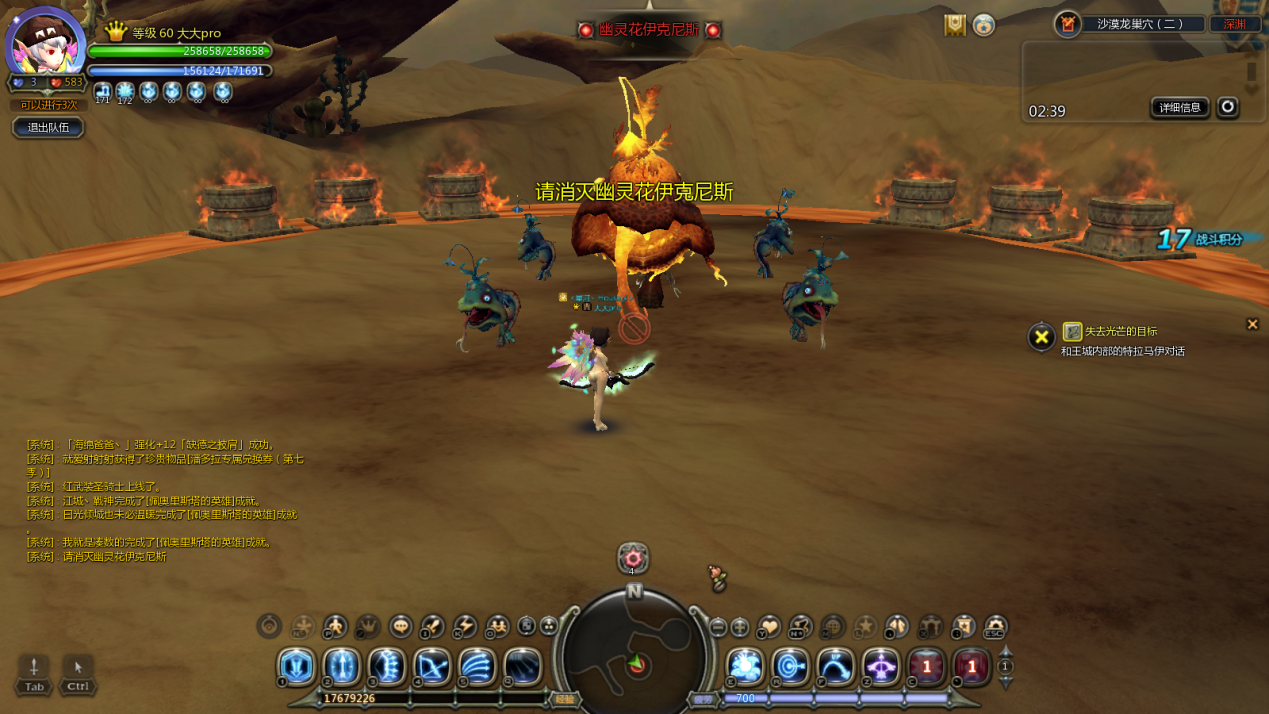Click the player portrait avatar

coord(45,43)
